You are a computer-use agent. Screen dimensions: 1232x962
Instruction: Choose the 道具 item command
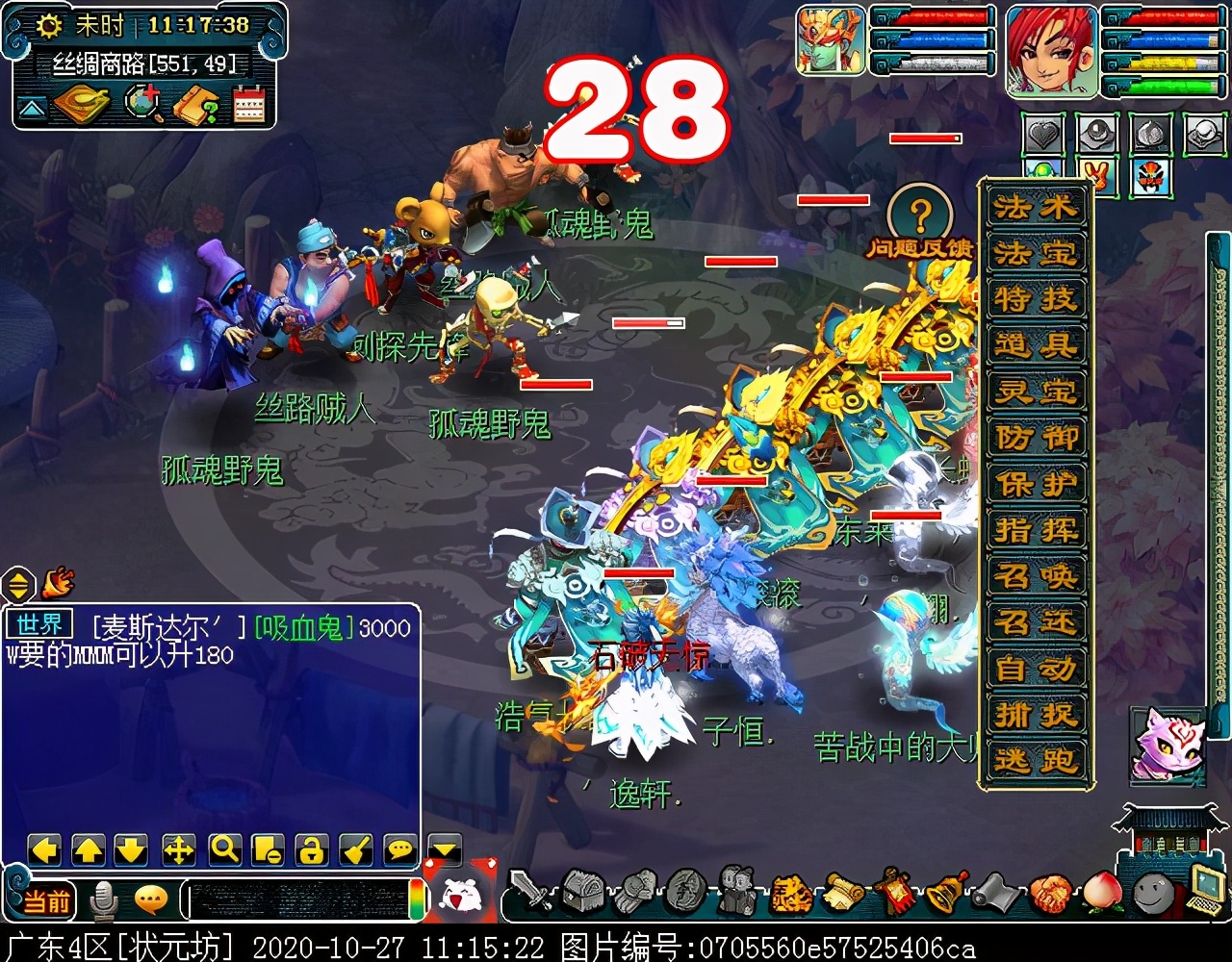point(1036,345)
